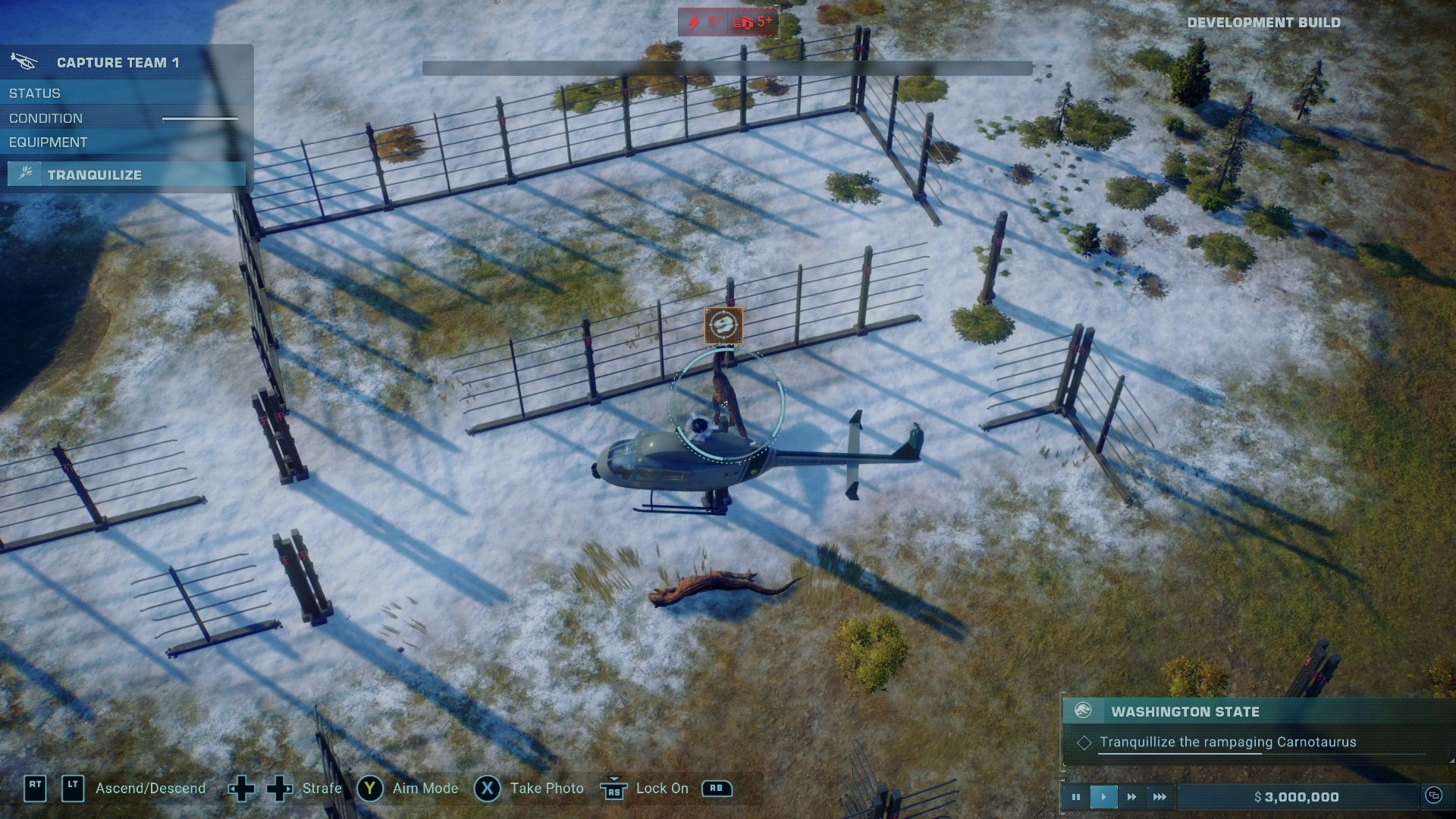The height and width of the screenshot is (819, 1456).
Task: Select the tranquilizer dart icon
Action: [25, 174]
